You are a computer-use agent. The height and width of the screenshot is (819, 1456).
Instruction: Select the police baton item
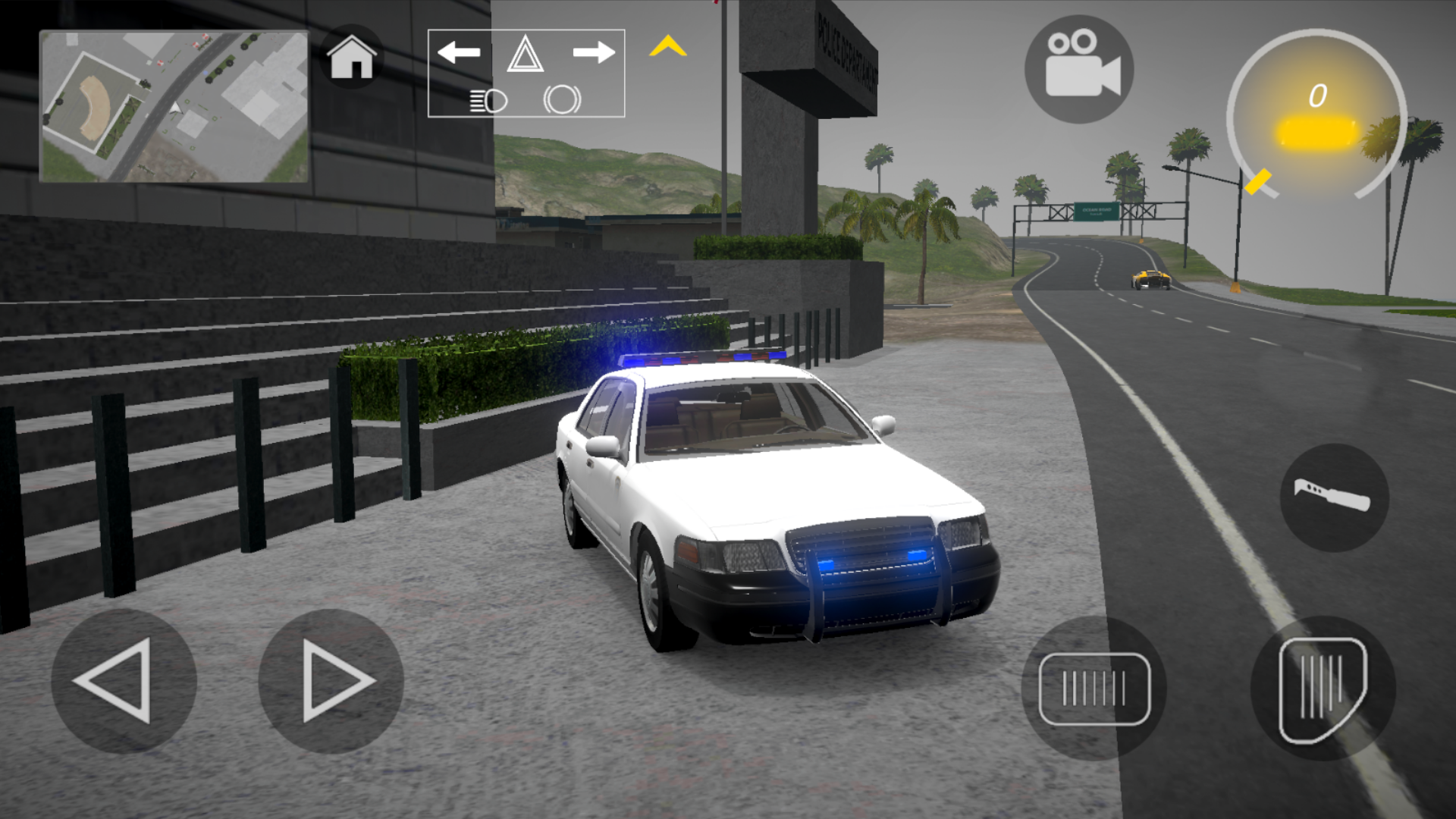[1335, 500]
